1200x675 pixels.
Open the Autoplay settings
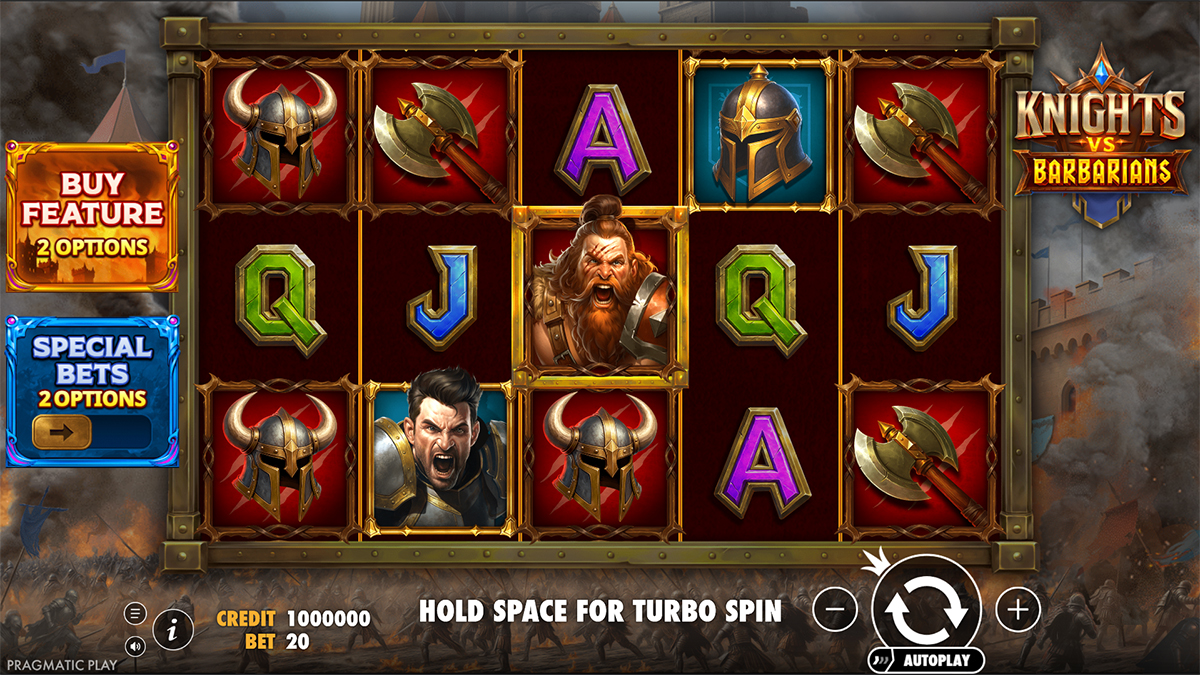[926, 660]
